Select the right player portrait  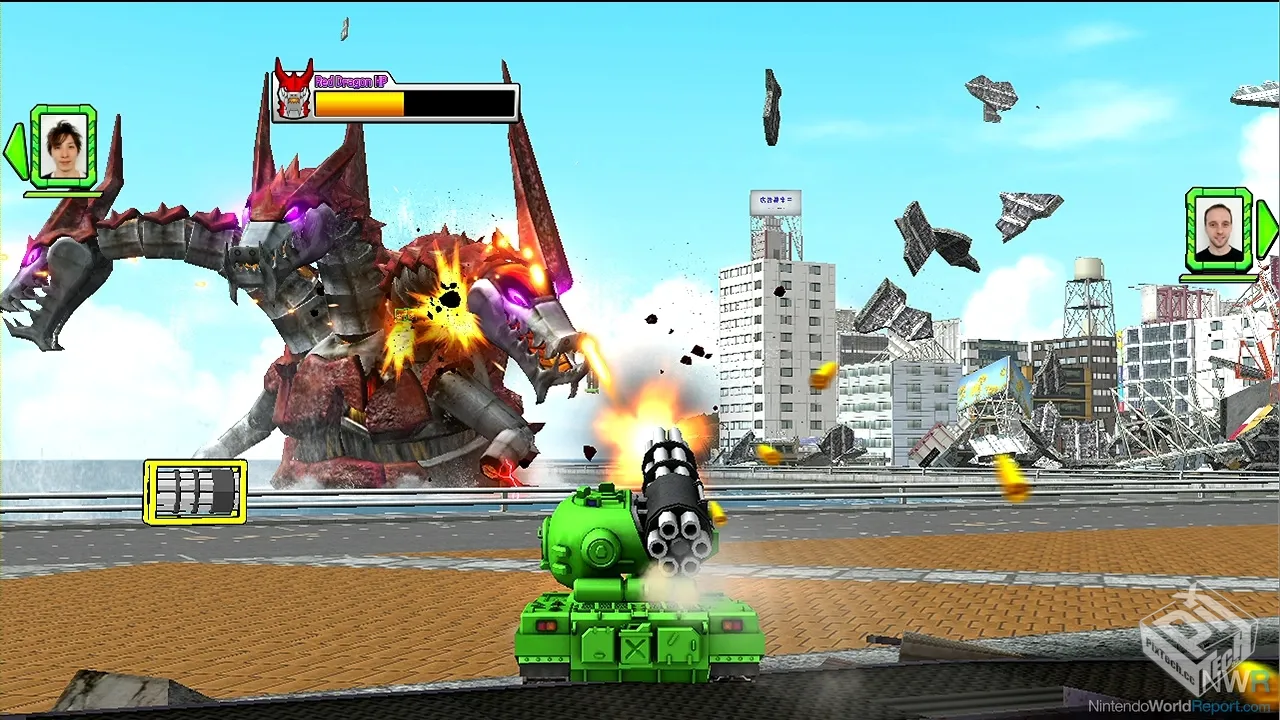point(1218,229)
